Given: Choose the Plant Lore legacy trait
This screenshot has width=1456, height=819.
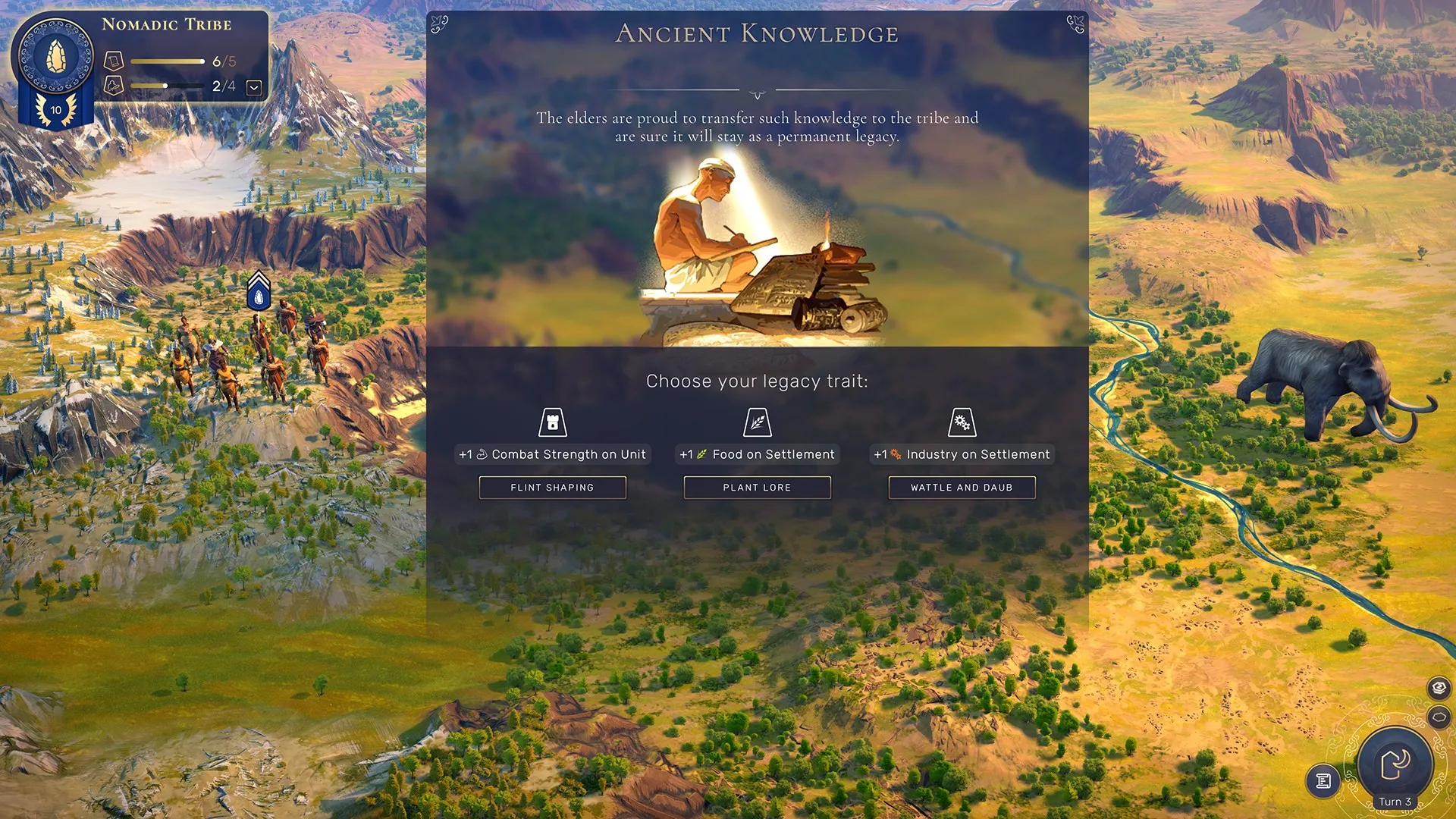Looking at the screenshot, I should [758, 487].
